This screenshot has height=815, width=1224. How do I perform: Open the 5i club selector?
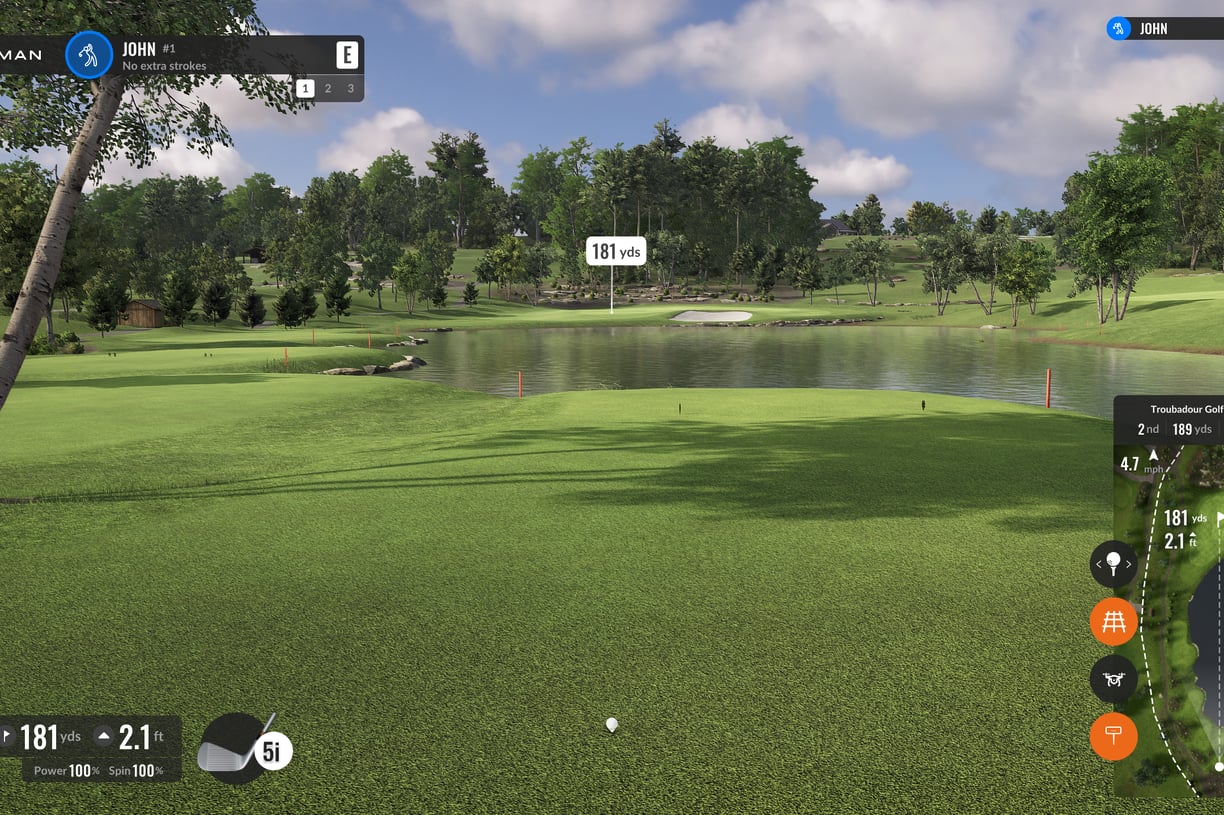point(244,748)
